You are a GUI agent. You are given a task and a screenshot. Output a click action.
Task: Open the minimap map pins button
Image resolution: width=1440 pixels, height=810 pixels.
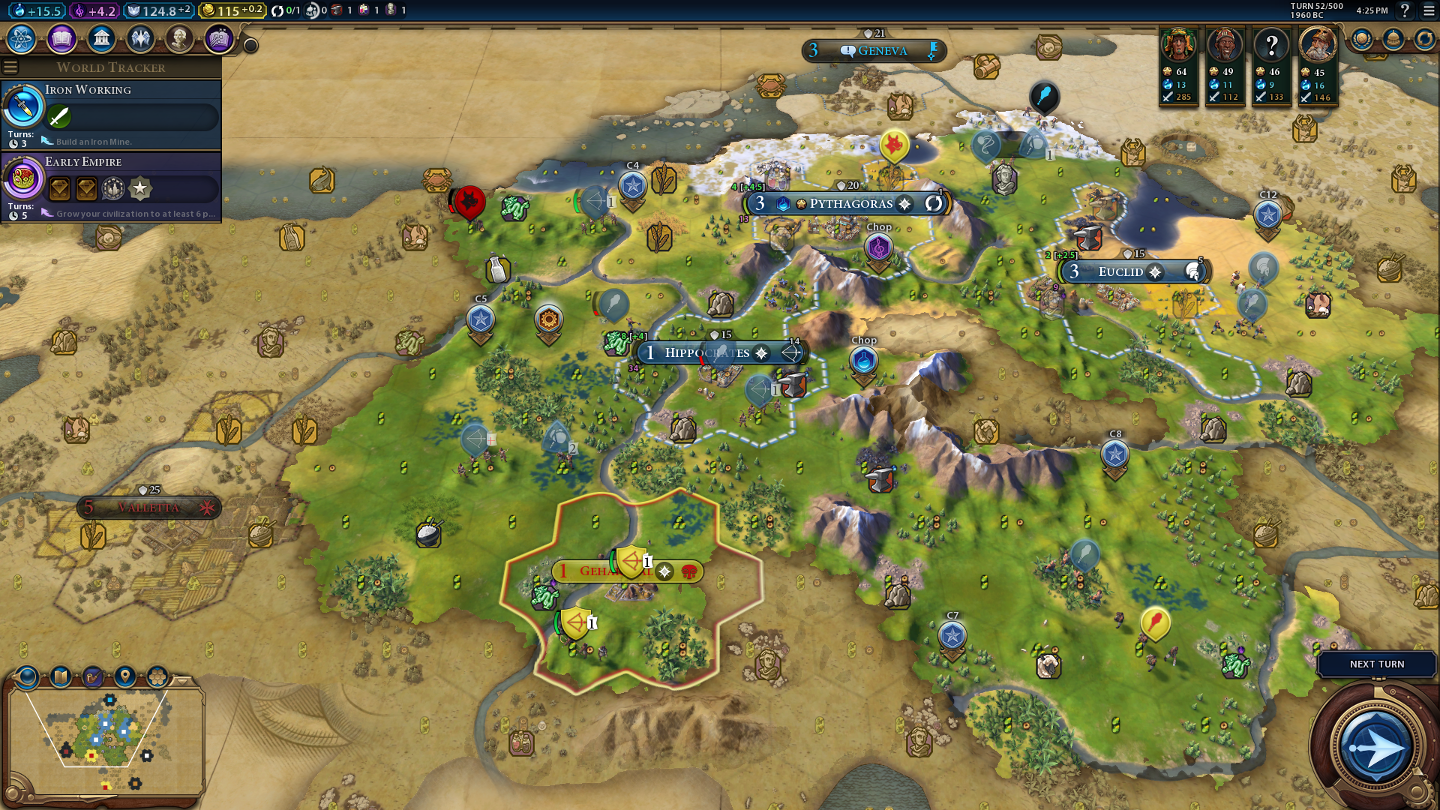coord(125,677)
